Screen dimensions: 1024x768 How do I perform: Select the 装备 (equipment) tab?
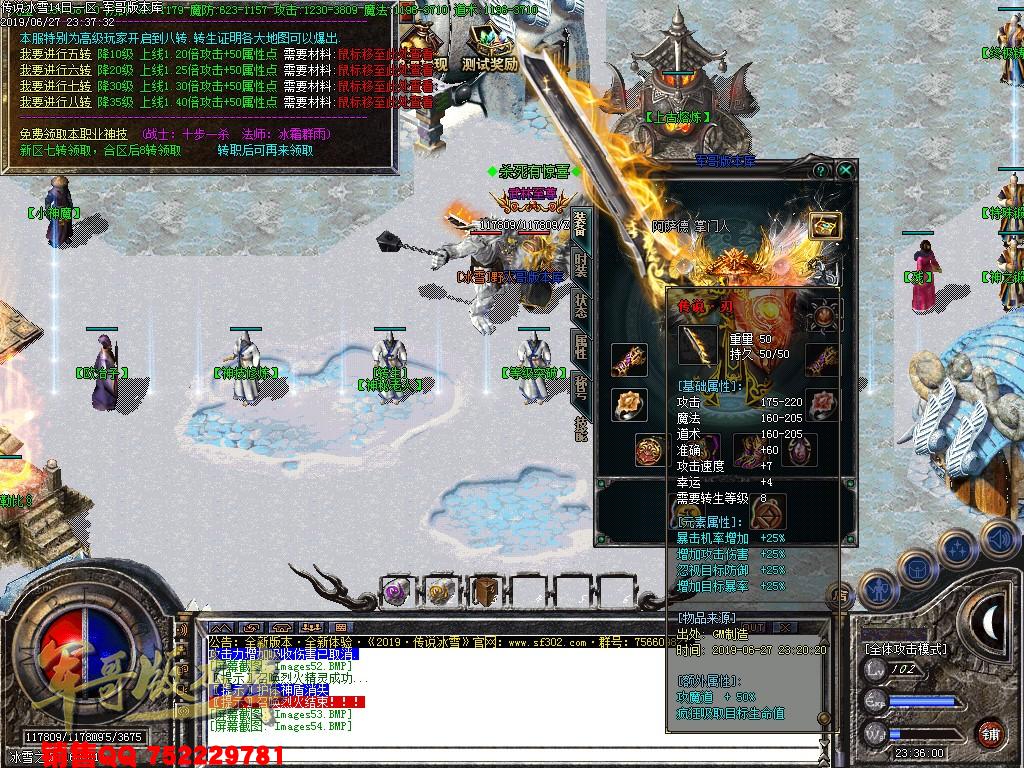tap(580, 225)
